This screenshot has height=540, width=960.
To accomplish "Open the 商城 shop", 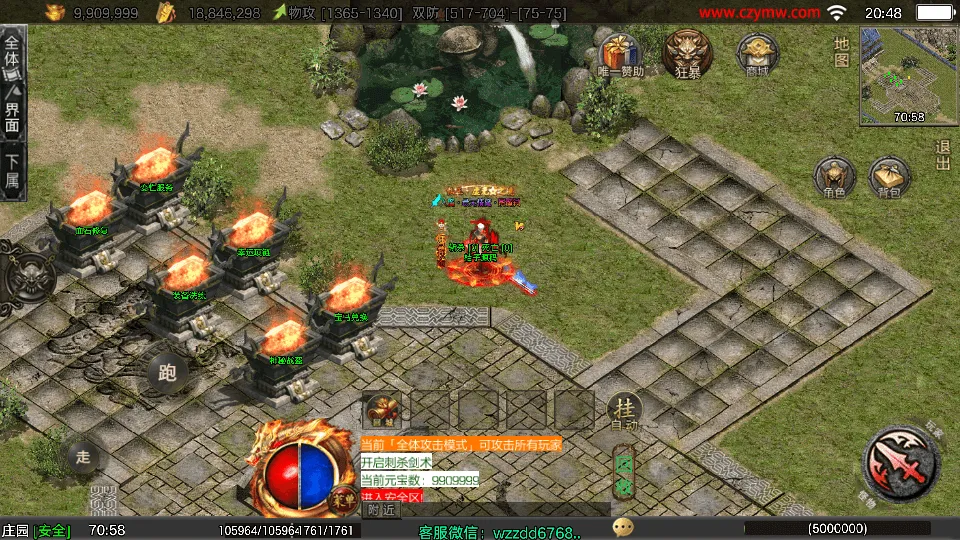I will pos(757,53).
